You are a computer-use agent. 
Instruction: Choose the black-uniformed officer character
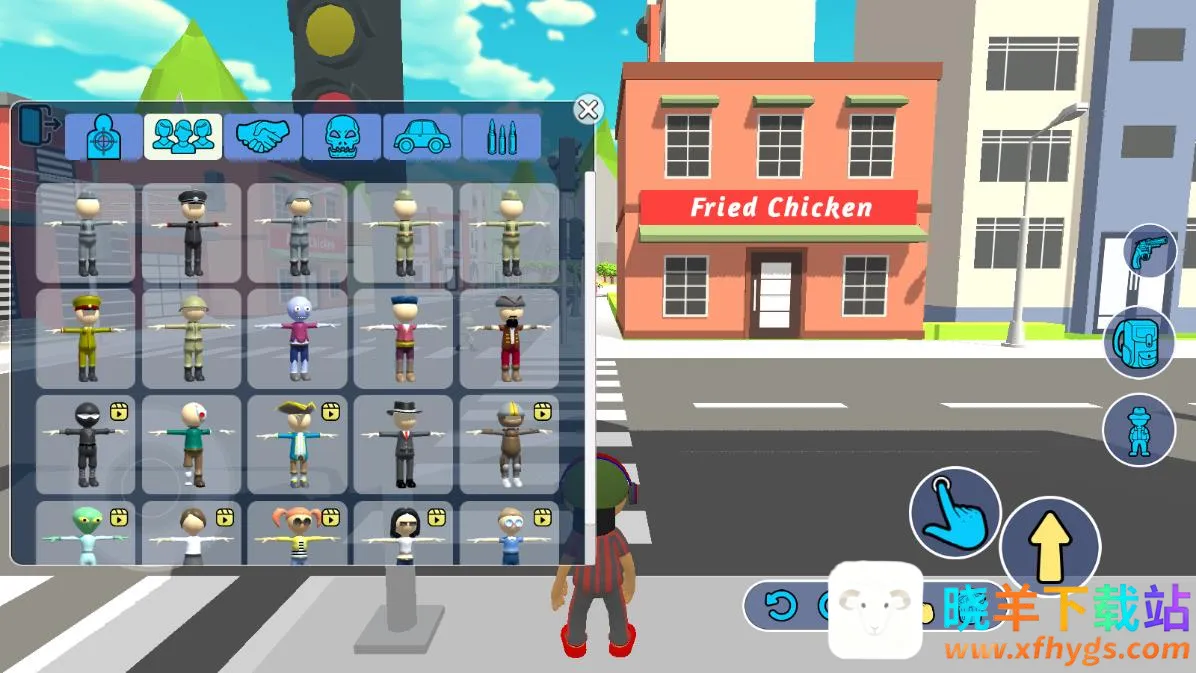pyautogui.click(x=191, y=233)
